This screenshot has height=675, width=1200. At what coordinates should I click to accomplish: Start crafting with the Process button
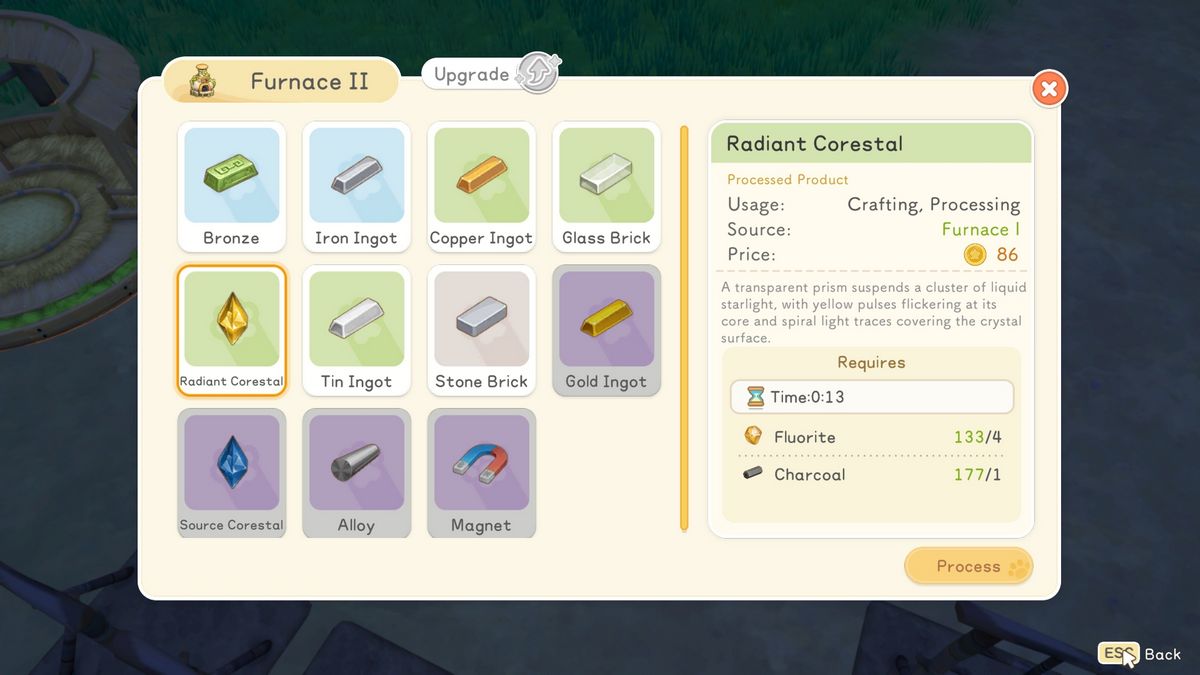click(x=968, y=566)
